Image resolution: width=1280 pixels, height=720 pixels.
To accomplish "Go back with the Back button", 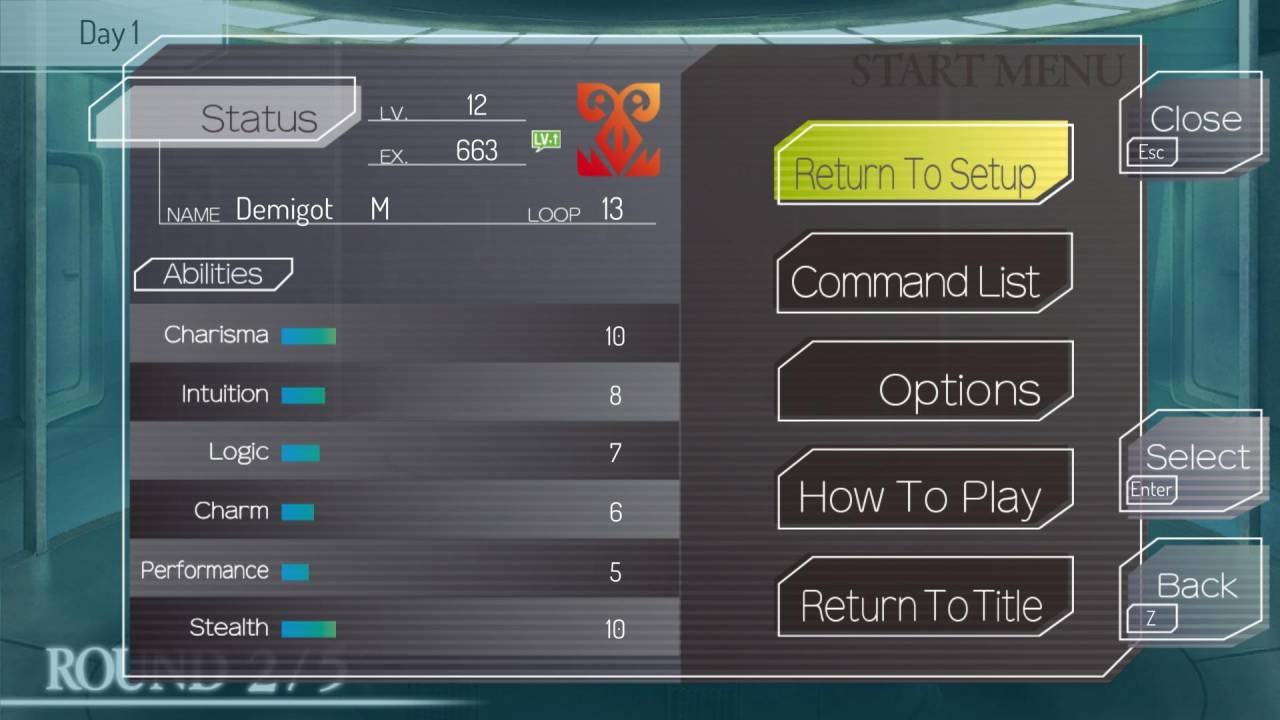I will 1191,592.
